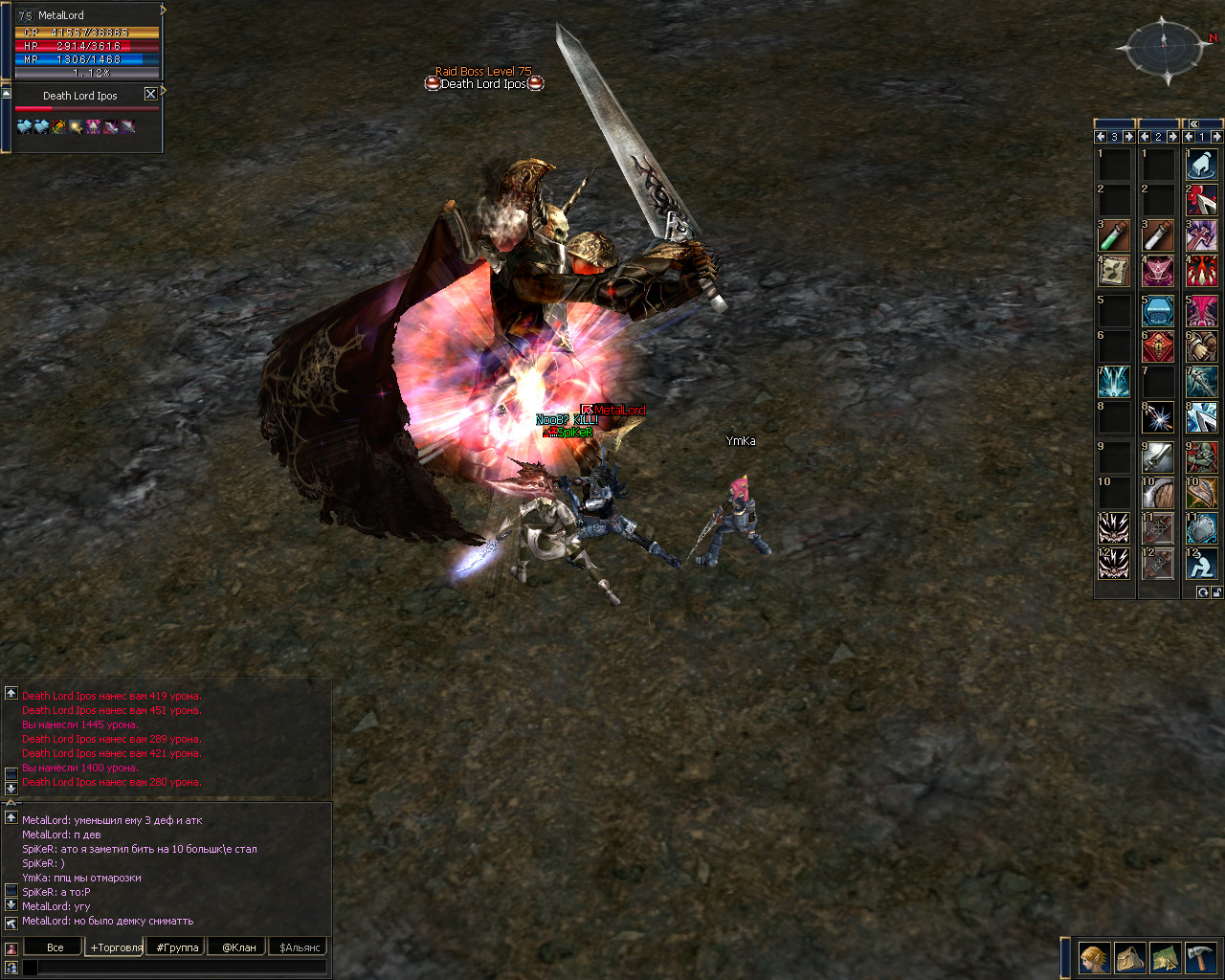
Task: Open the +Торговля chat tab
Action: (116, 947)
